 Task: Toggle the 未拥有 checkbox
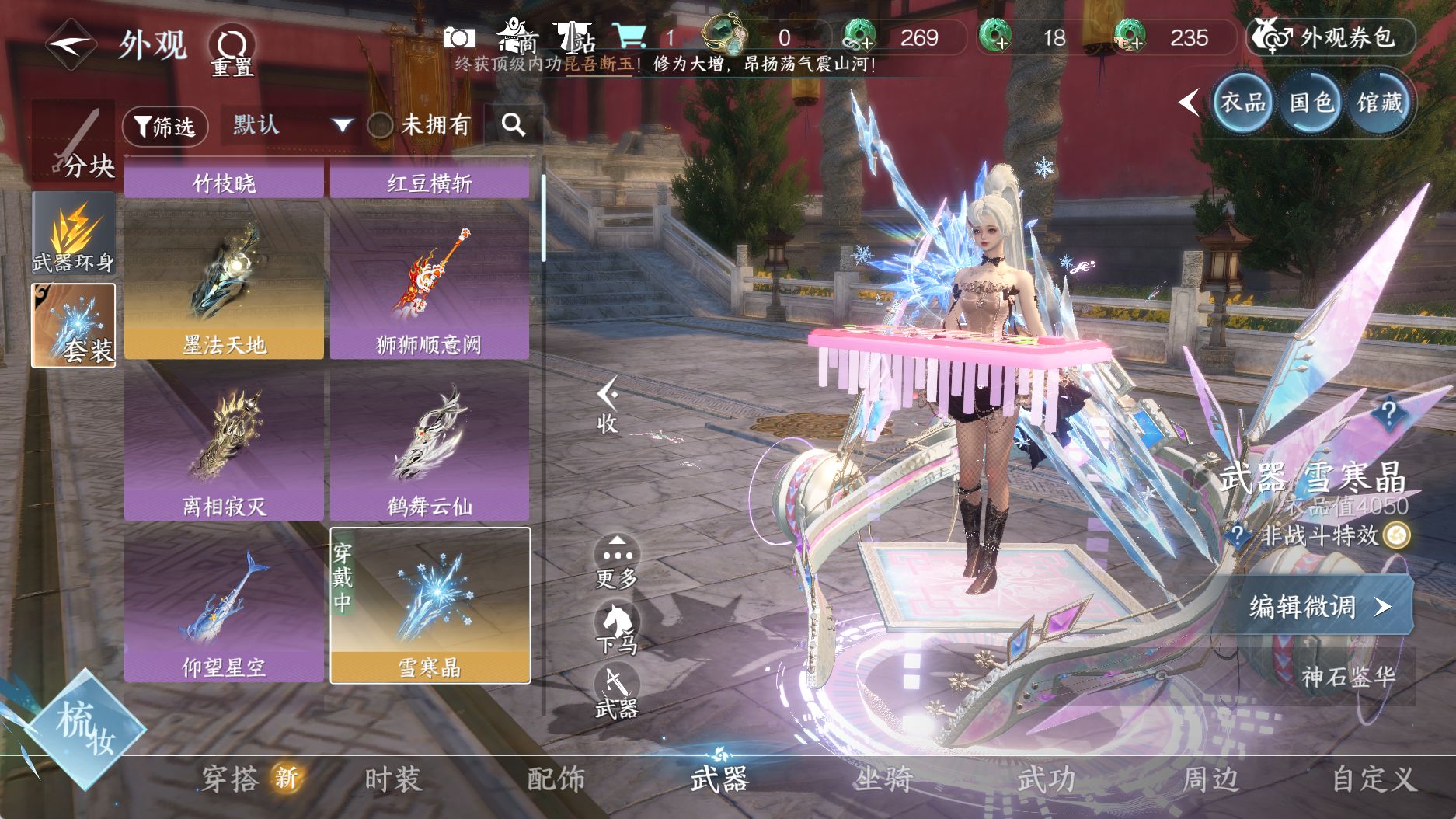[x=380, y=125]
